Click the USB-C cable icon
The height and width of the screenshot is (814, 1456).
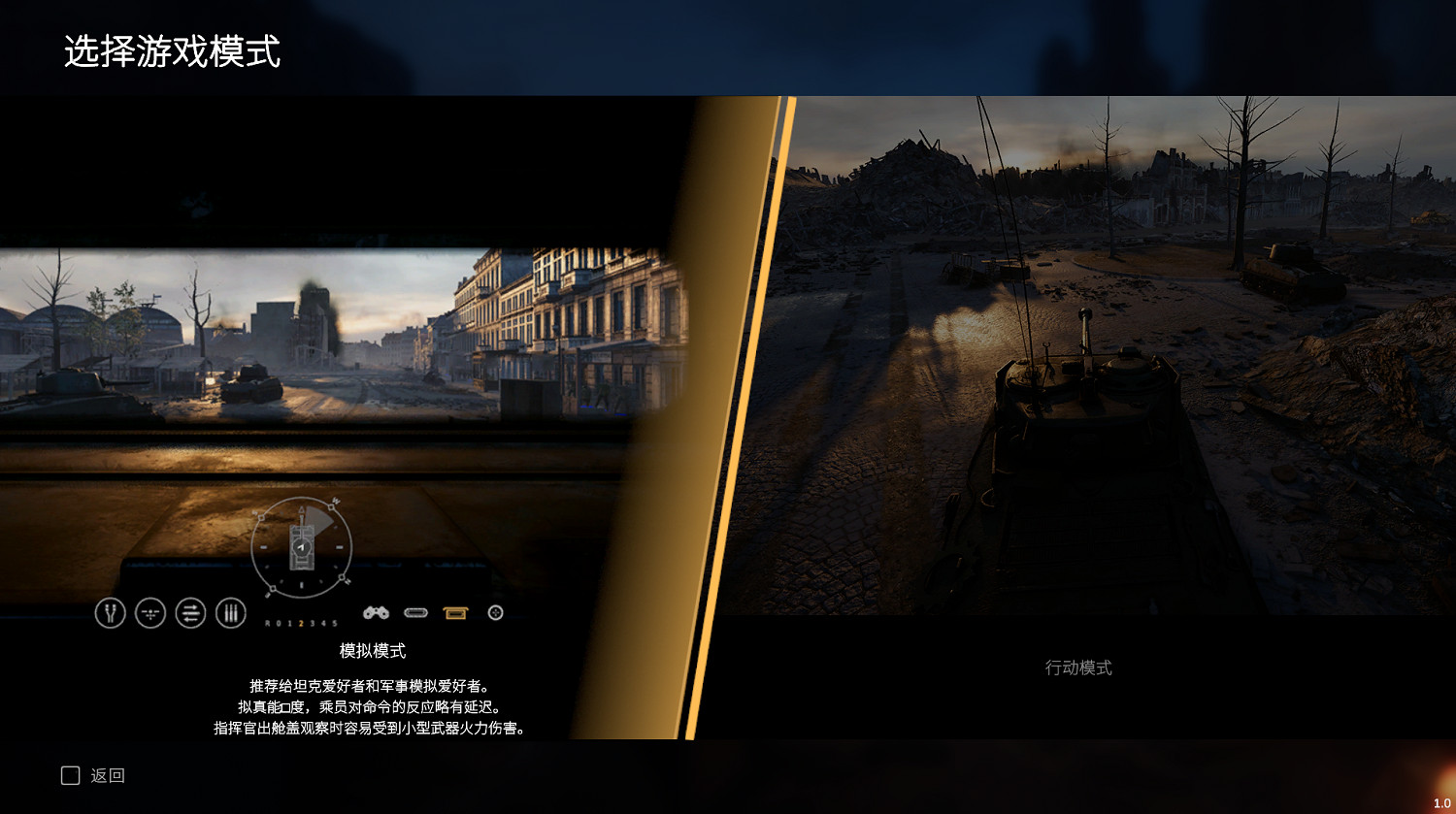(417, 612)
